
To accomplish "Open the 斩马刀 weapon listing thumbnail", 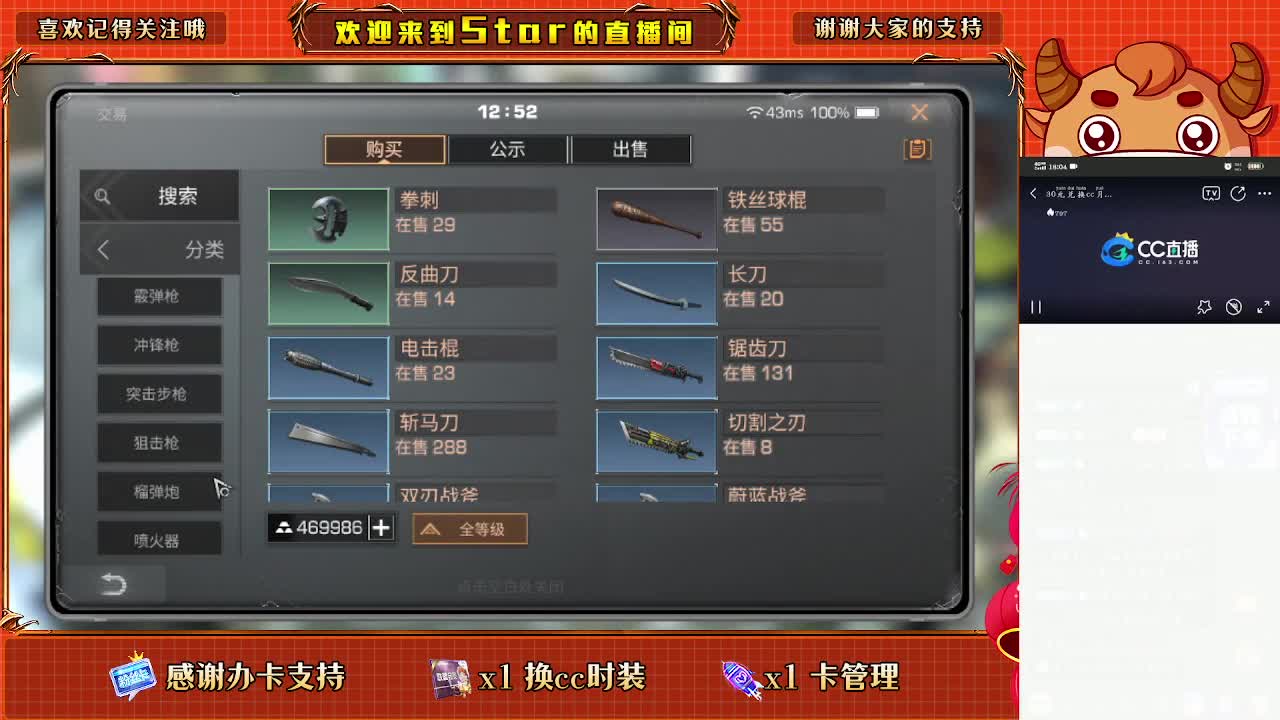I will pos(328,441).
